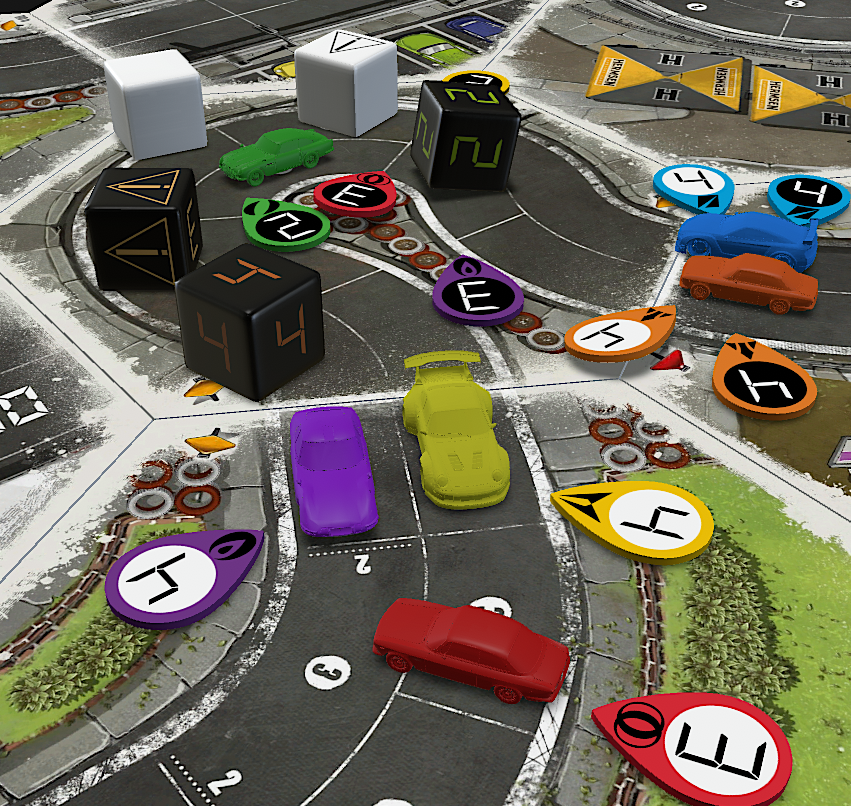Choose the green car piece
The height and width of the screenshot is (806, 851).
(276, 153)
